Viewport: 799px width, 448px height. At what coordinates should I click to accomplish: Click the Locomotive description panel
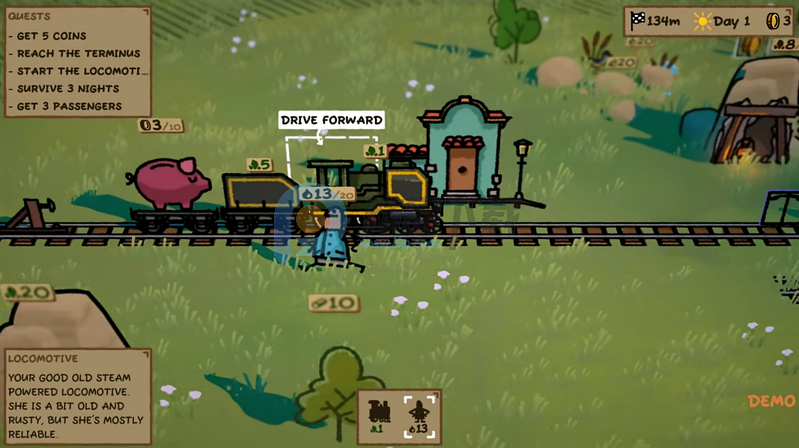pyautogui.click(x=76, y=395)
